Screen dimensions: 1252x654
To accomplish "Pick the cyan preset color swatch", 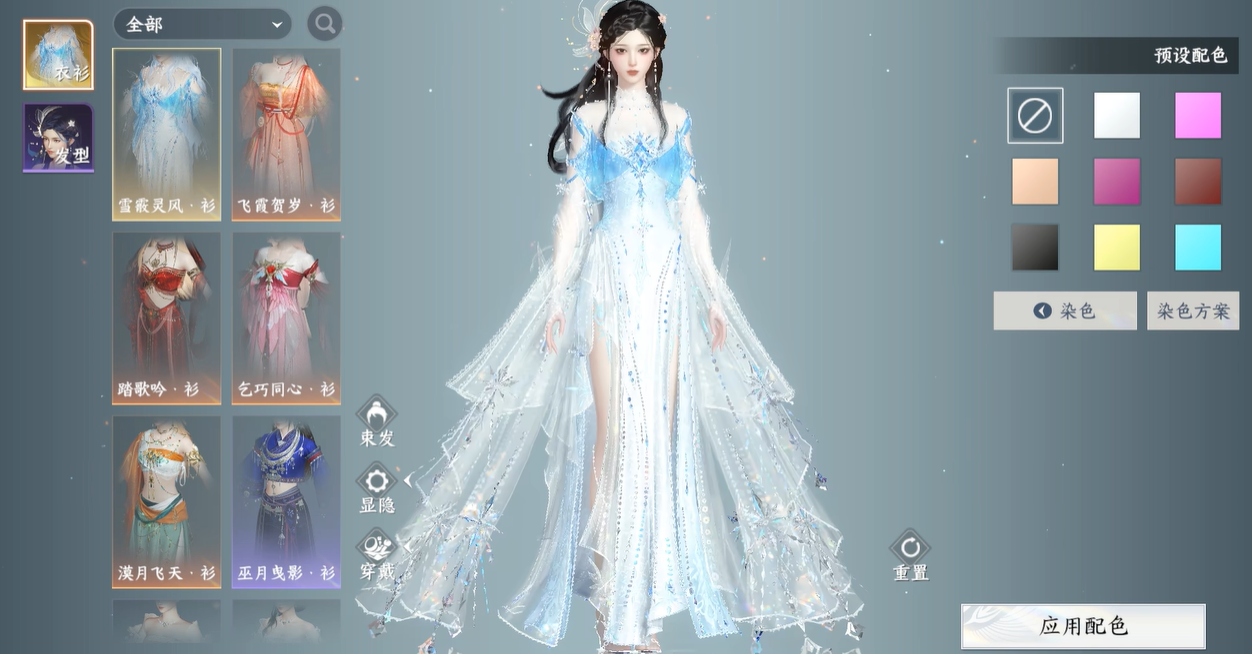I will coord(1198,247).
